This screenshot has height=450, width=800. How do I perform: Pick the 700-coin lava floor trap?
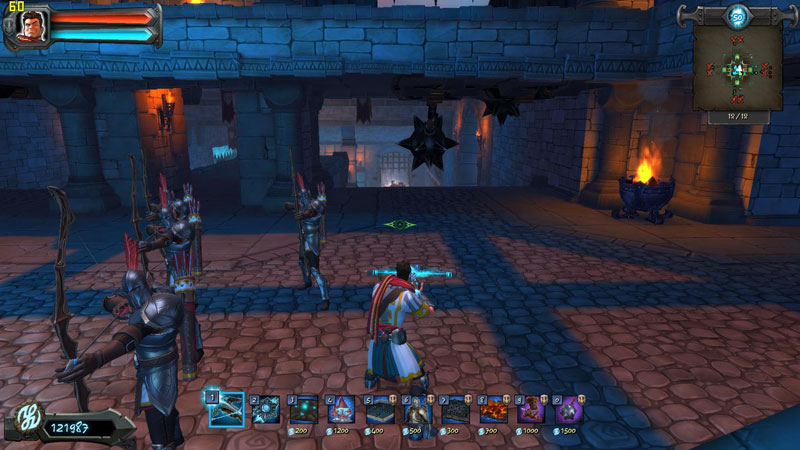(x=494, y=409)
